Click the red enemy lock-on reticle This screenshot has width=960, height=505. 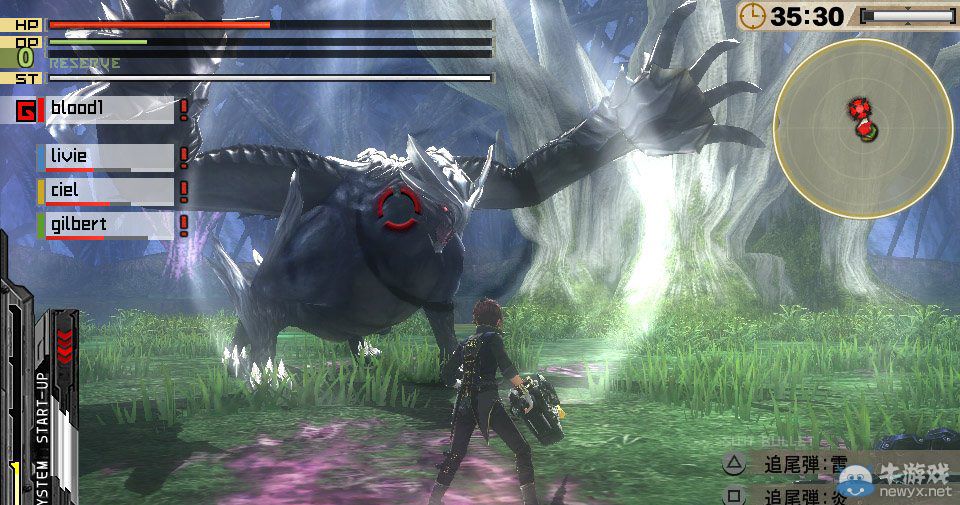(x=397, y=208)
